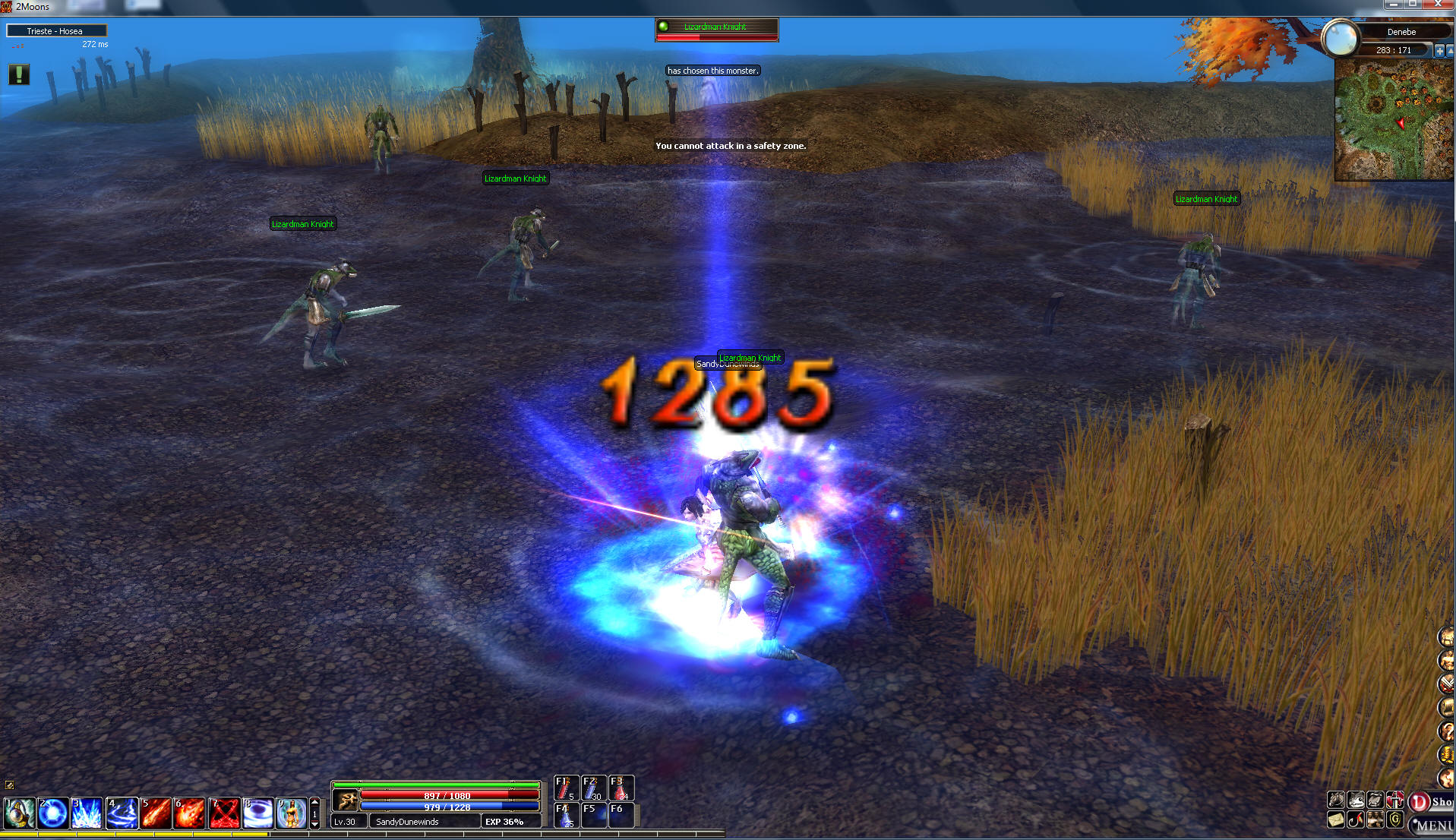Select the female figure skill in slot 9
The height and width of the screenshot is (840, 1456).
tap(292, 813)
